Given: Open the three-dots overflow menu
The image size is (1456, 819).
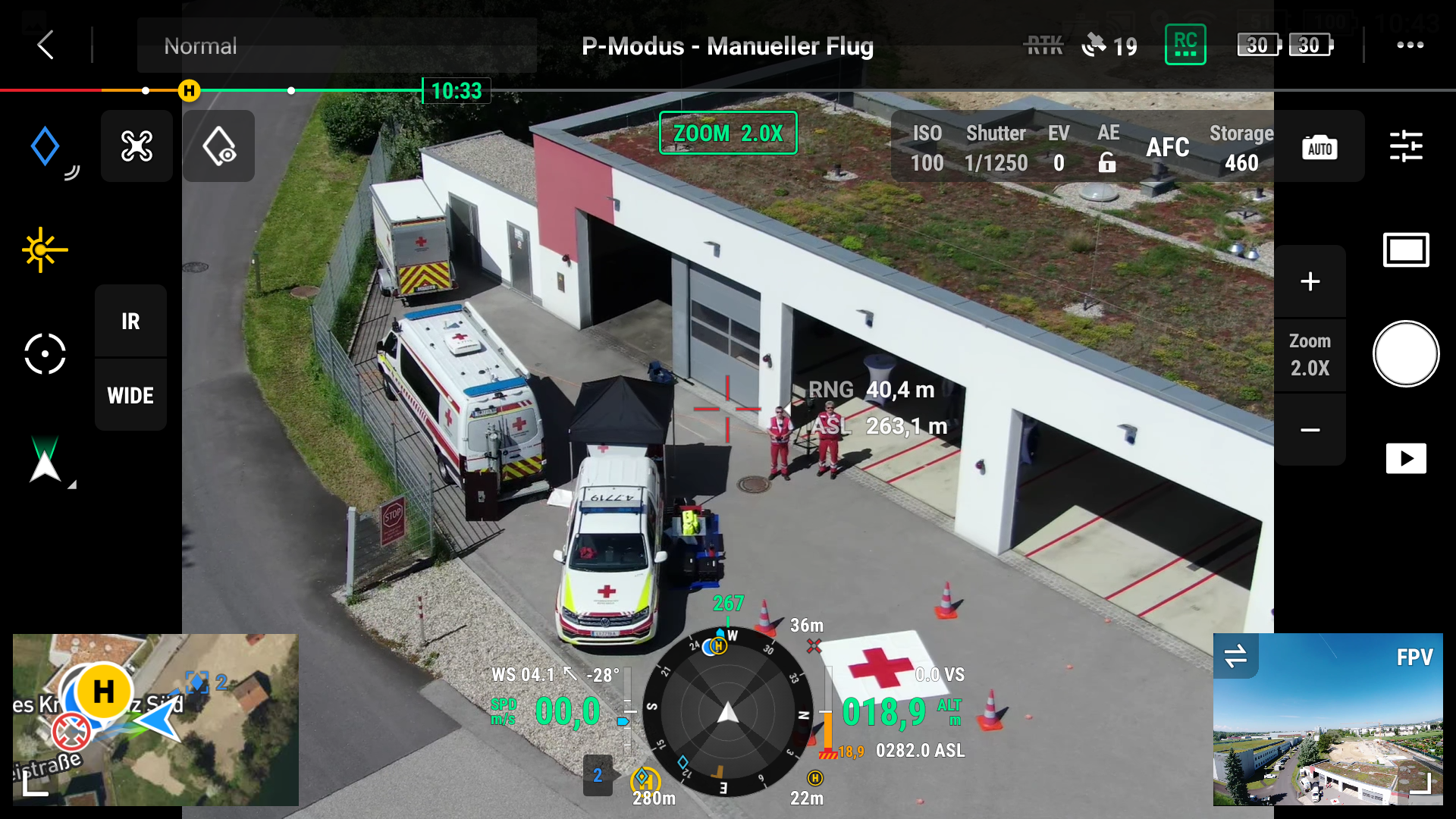Looking at the screenshot, I should point(1410,45).
